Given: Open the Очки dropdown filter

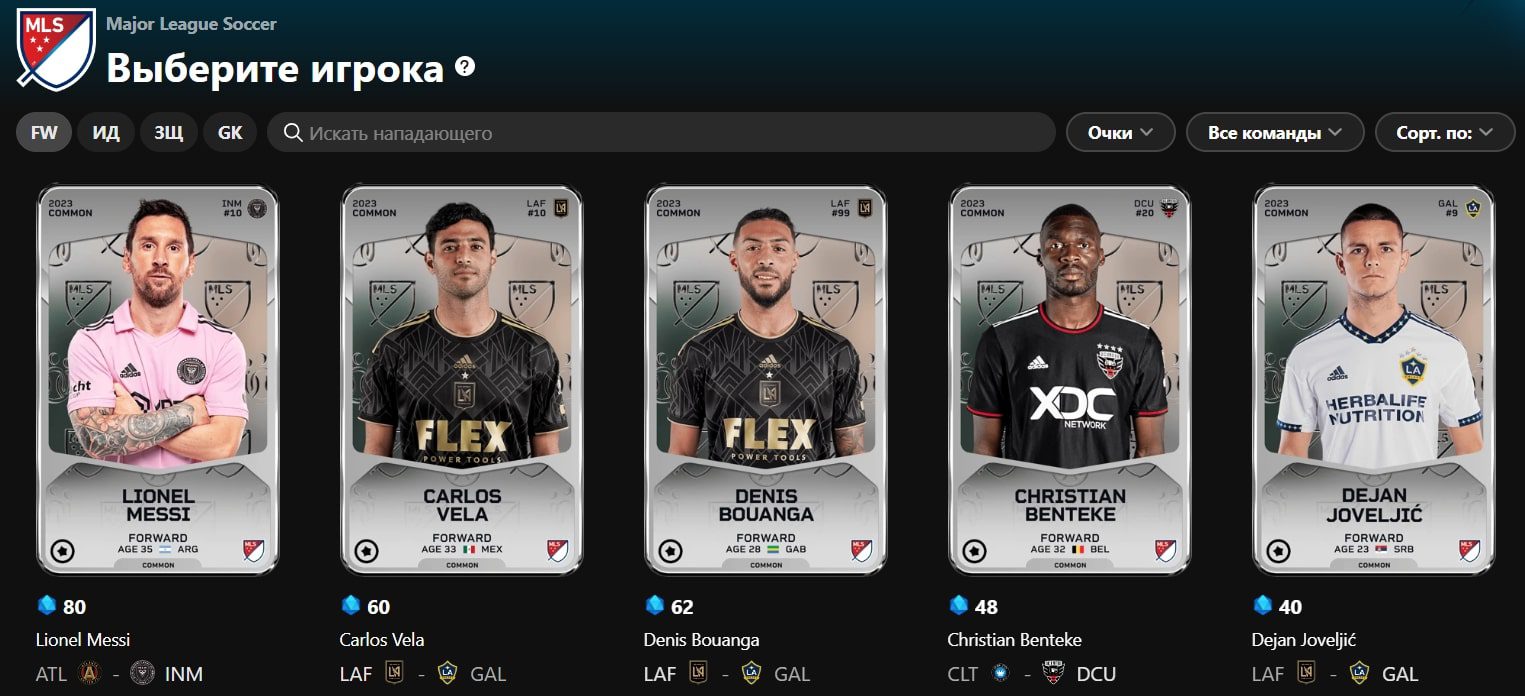Looking at the screenshot, I should point(1120,133).
